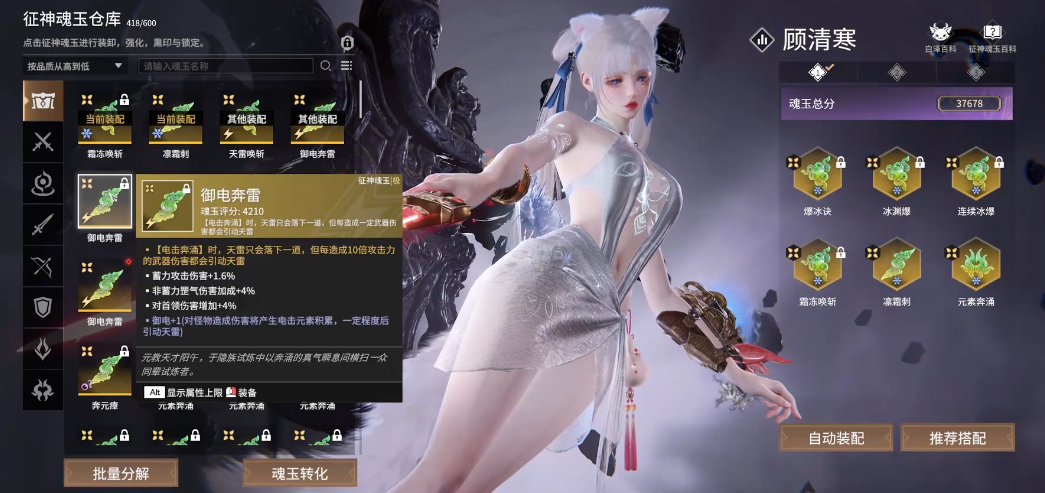1045x493 pixels.
Task: Open the 推荐搭配 recommended builds
Action: [x=957, y=438]
